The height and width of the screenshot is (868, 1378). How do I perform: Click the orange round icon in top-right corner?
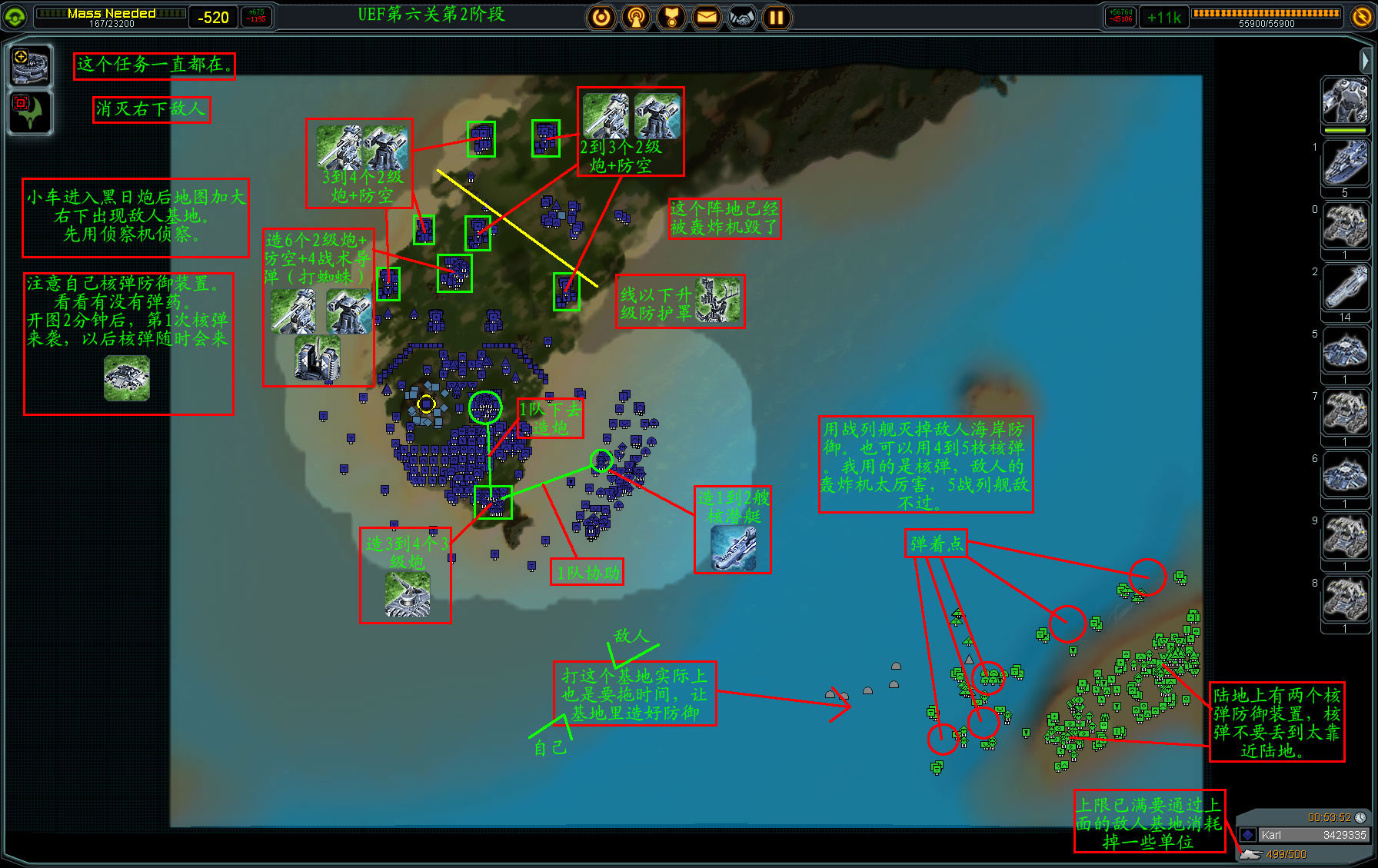pos(1361,17)
